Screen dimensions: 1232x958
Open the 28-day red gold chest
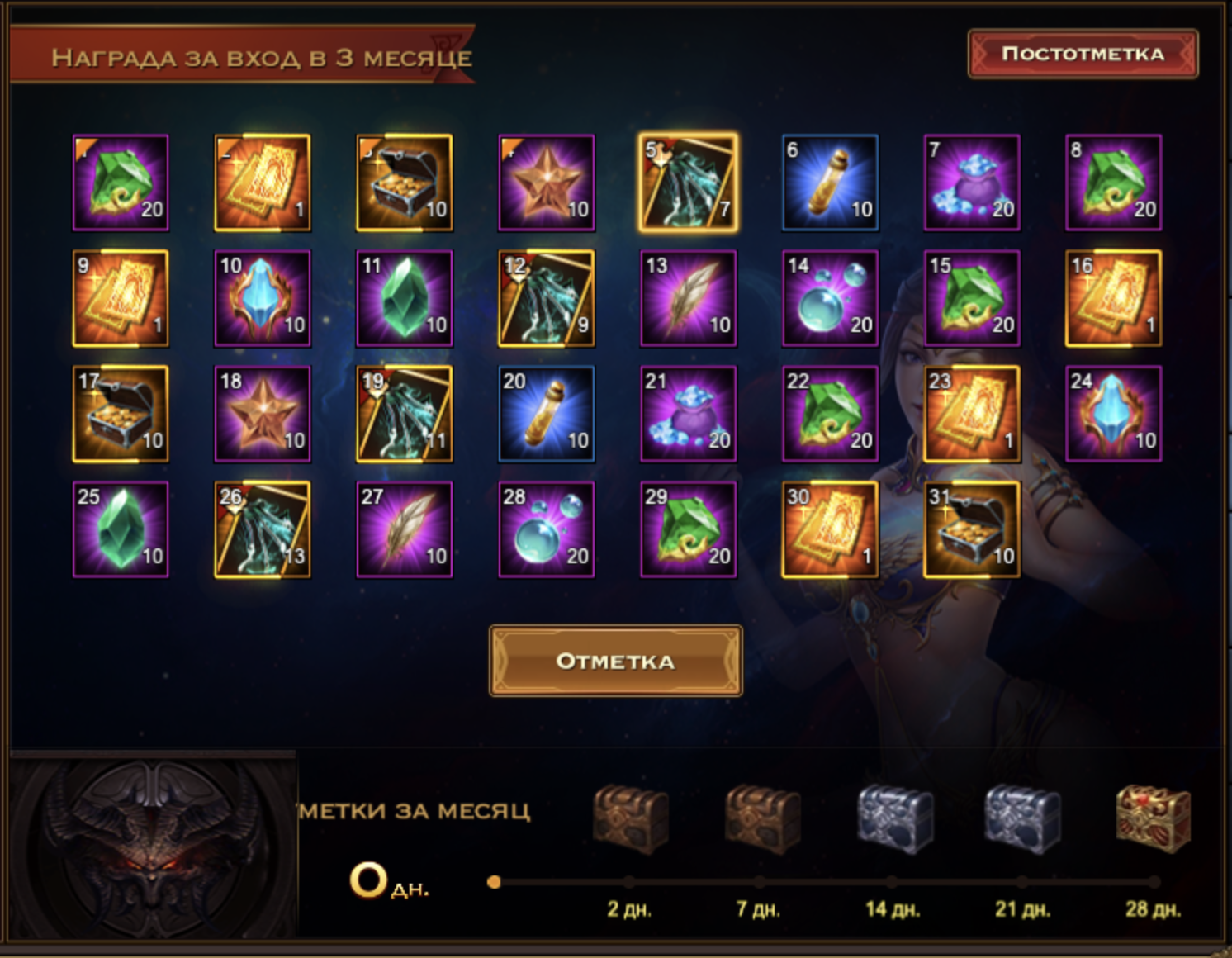coord(1153,818)
